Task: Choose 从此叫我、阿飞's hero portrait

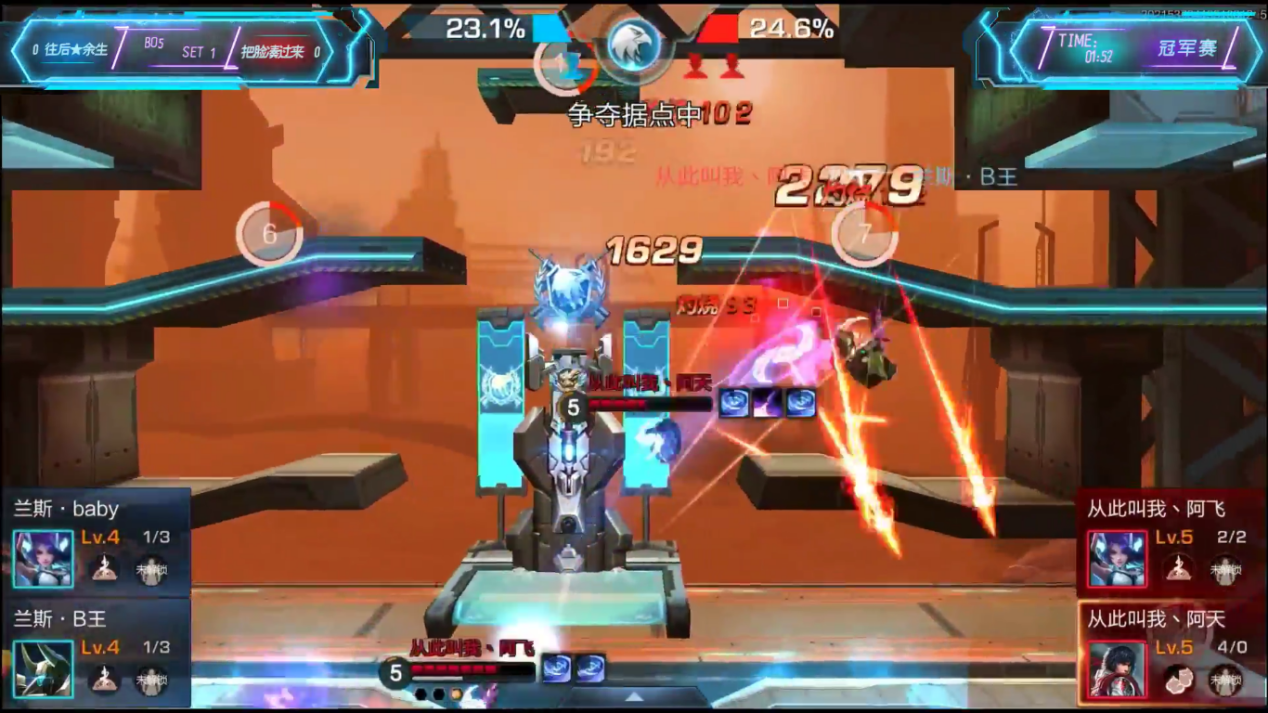Action: coord(1117,558)
